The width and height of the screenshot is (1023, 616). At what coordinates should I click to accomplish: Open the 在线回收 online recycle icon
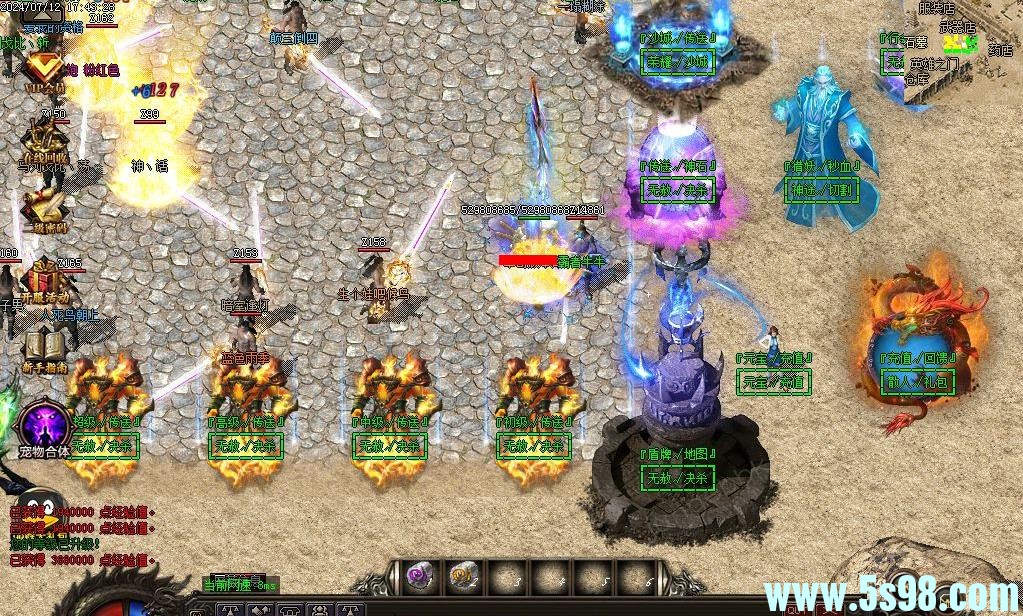[46, 142]
